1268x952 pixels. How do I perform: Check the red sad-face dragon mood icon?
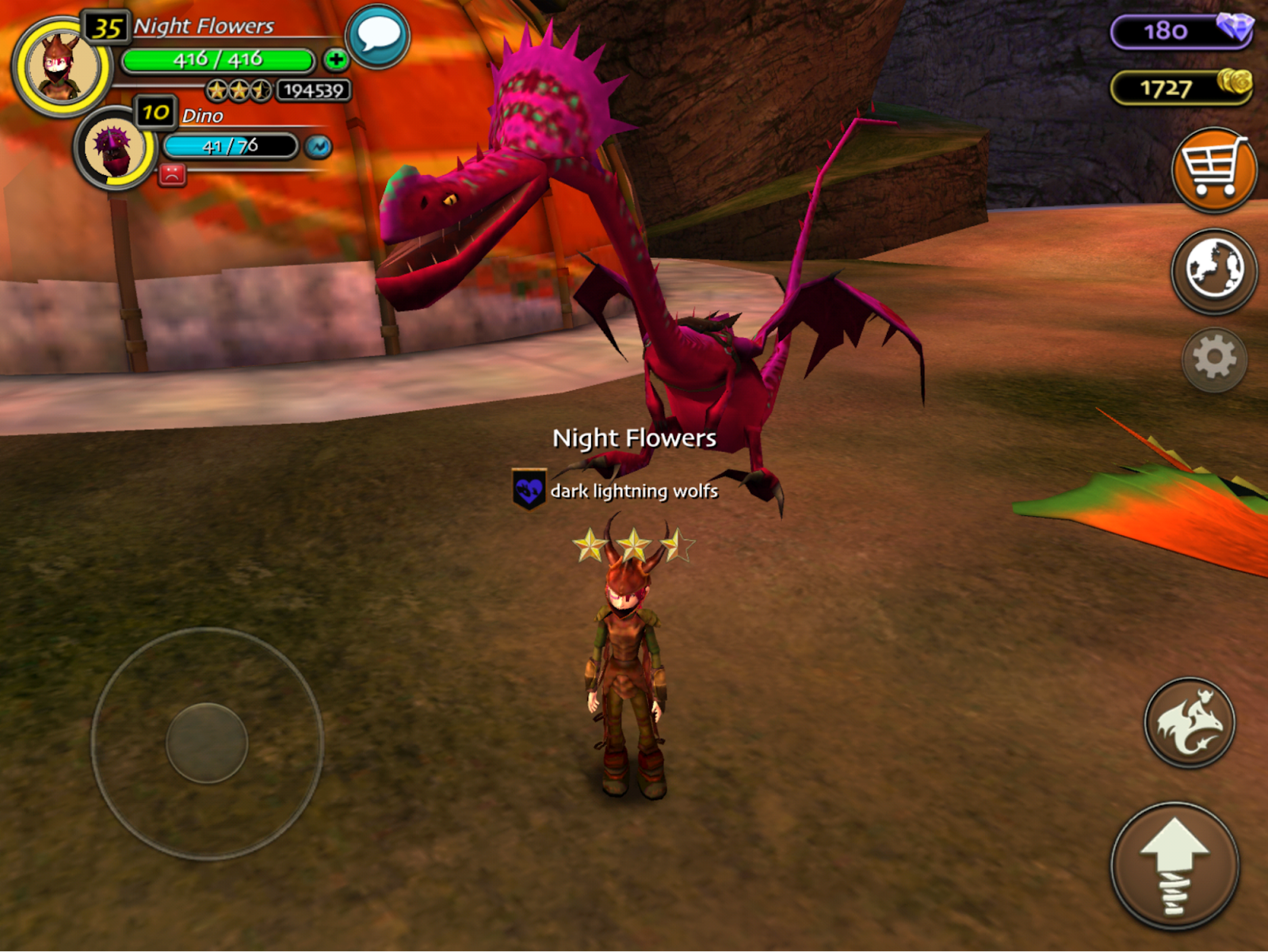tap(172, 174)
